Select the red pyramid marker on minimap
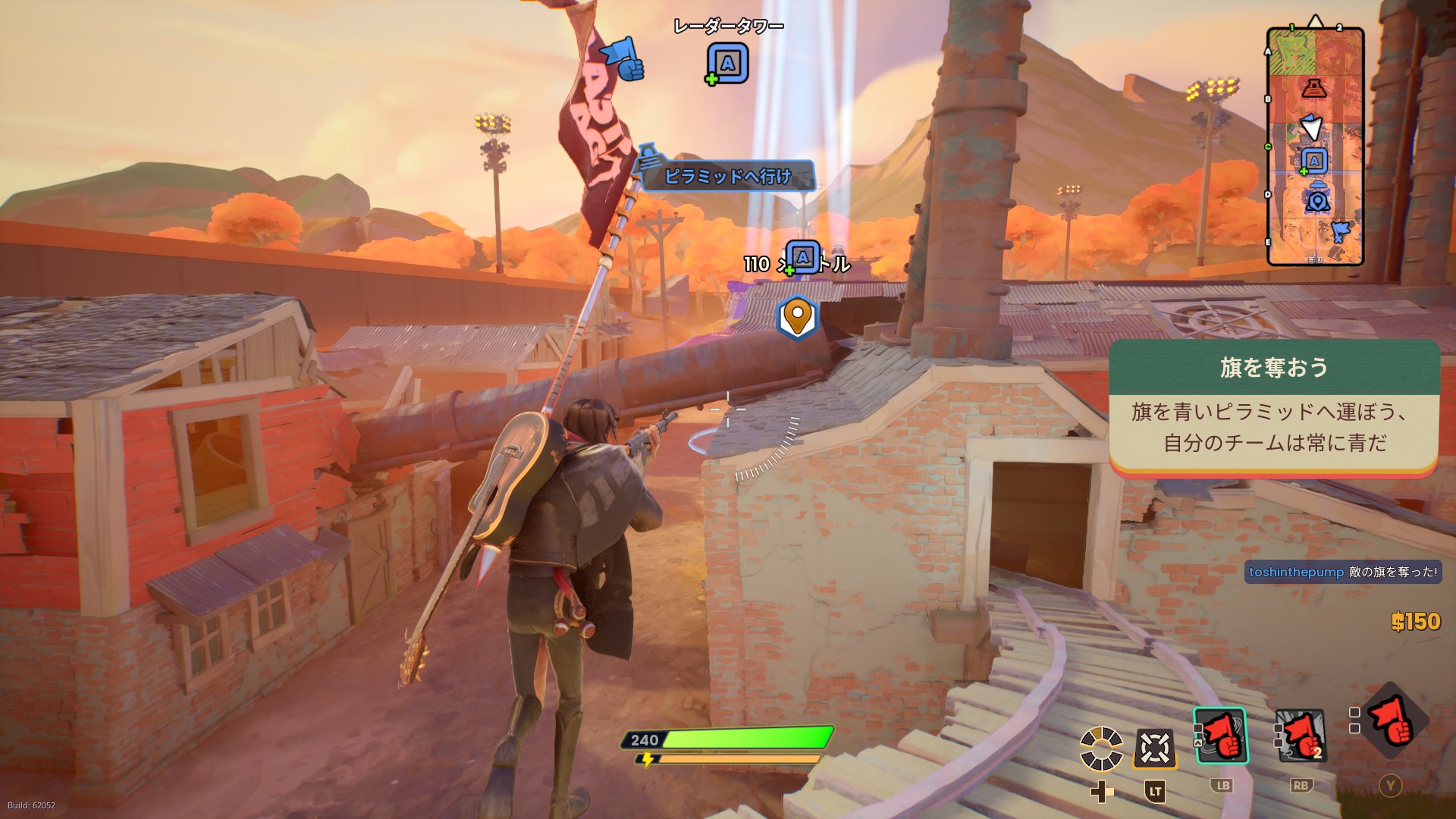The image size is (1456, 819). (x=1313, y=88)
